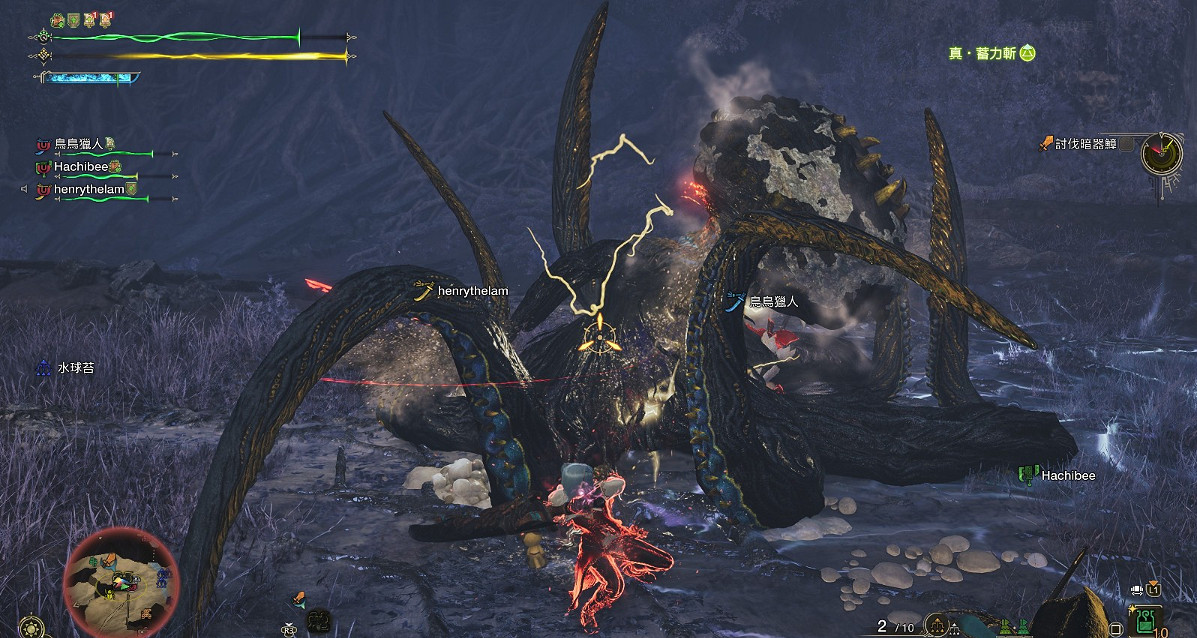Screen dimensions: 1197x638
Task: Click the clover status buff icon
Action: 57,19
